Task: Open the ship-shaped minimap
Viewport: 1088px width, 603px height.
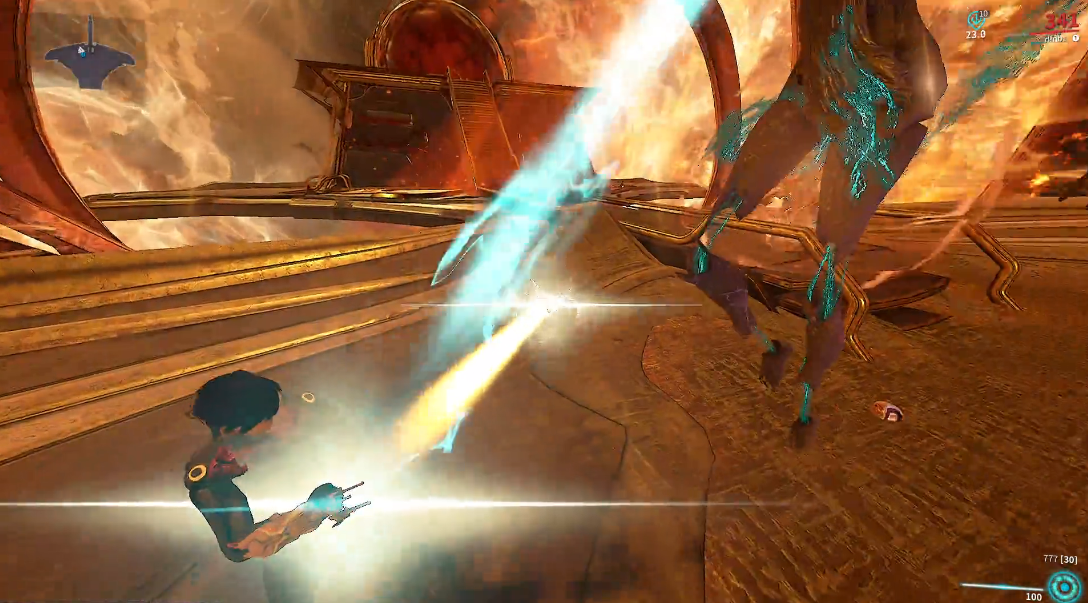Action: coord(89,57)
